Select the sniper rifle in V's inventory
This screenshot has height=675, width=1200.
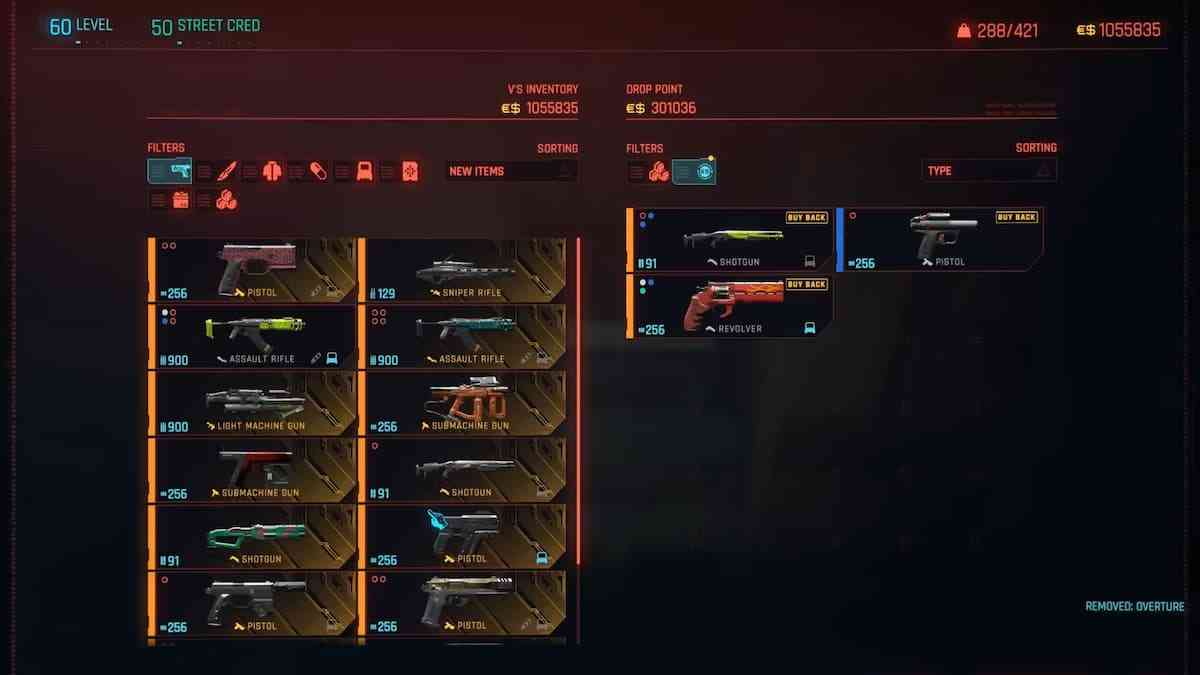[x=462, y=270]
